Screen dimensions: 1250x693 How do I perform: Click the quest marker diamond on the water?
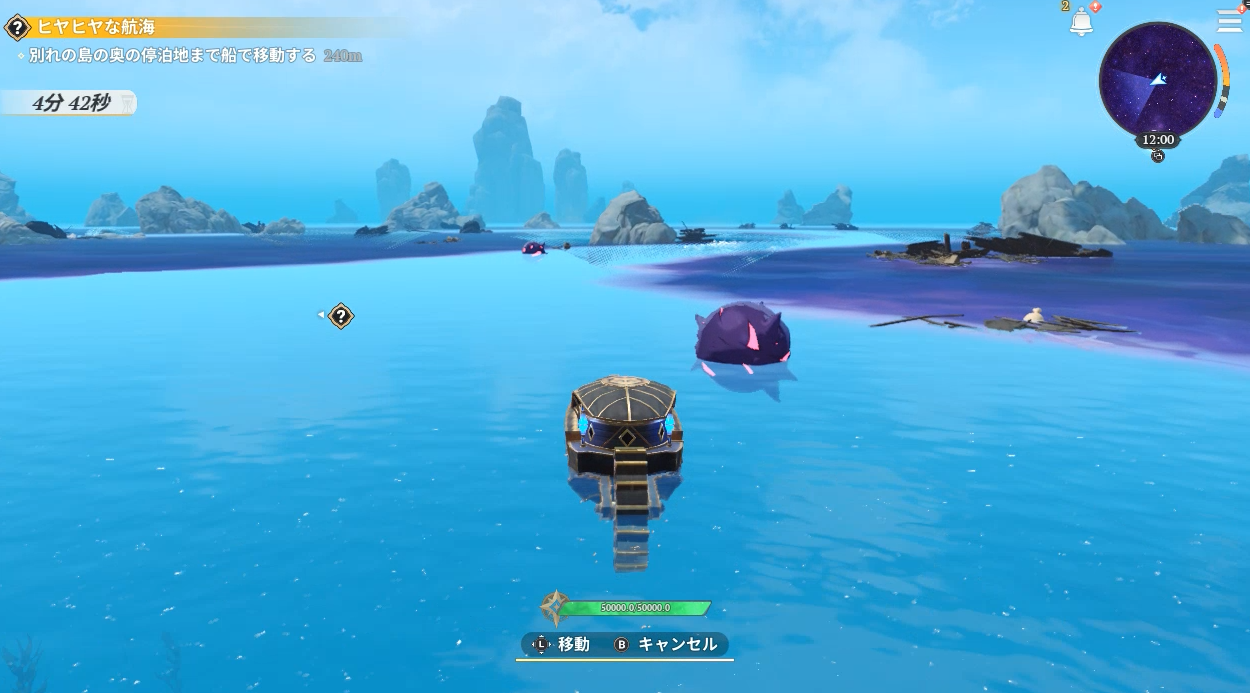[x=341, y=317]
